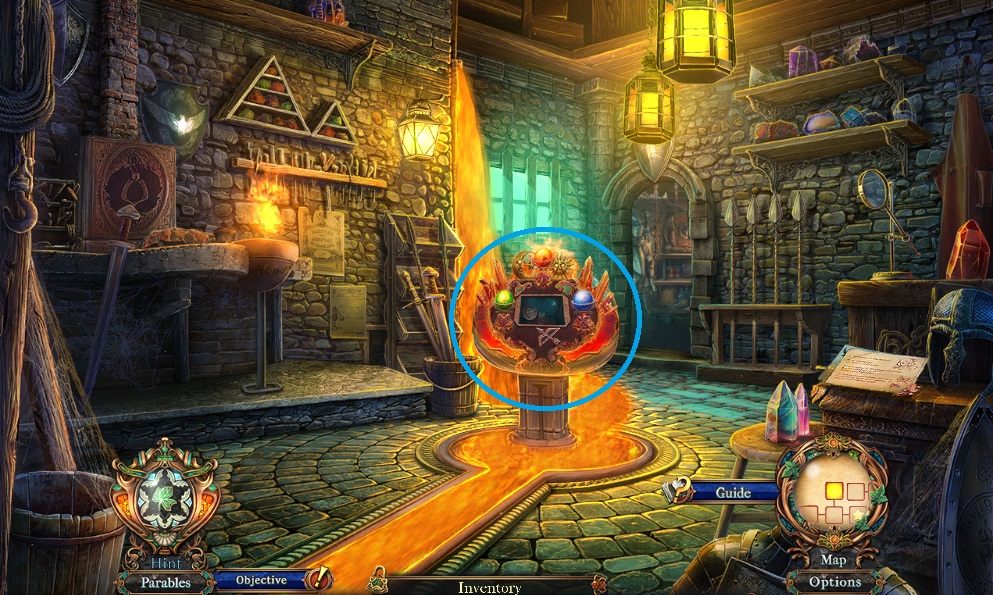Open the strategy Guide

pos(733,492)
